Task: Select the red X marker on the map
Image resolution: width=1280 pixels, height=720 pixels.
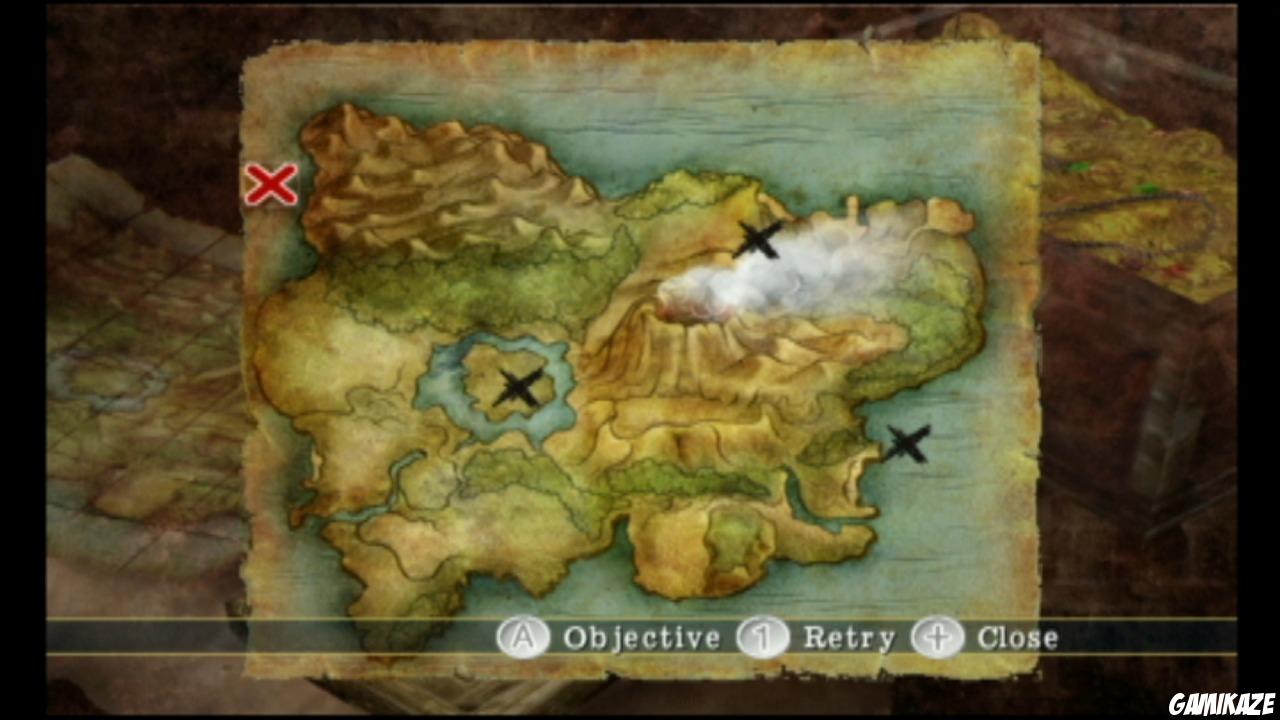Action: [270, 186]
